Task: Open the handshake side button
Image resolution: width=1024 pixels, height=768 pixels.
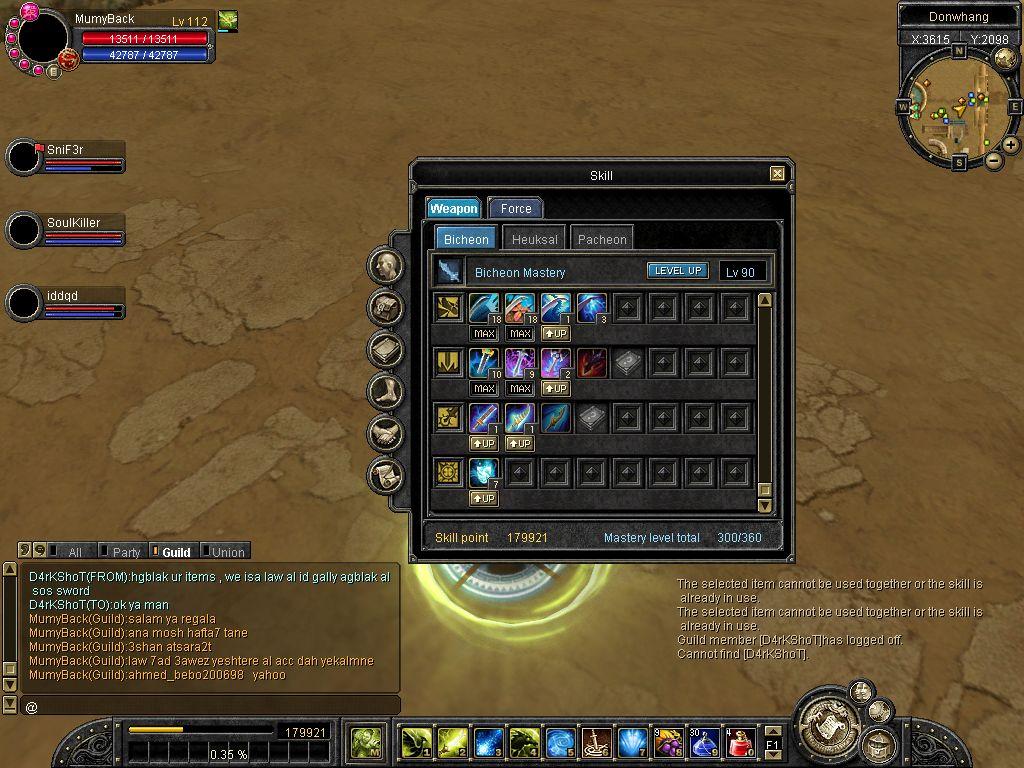Action: 385,433
